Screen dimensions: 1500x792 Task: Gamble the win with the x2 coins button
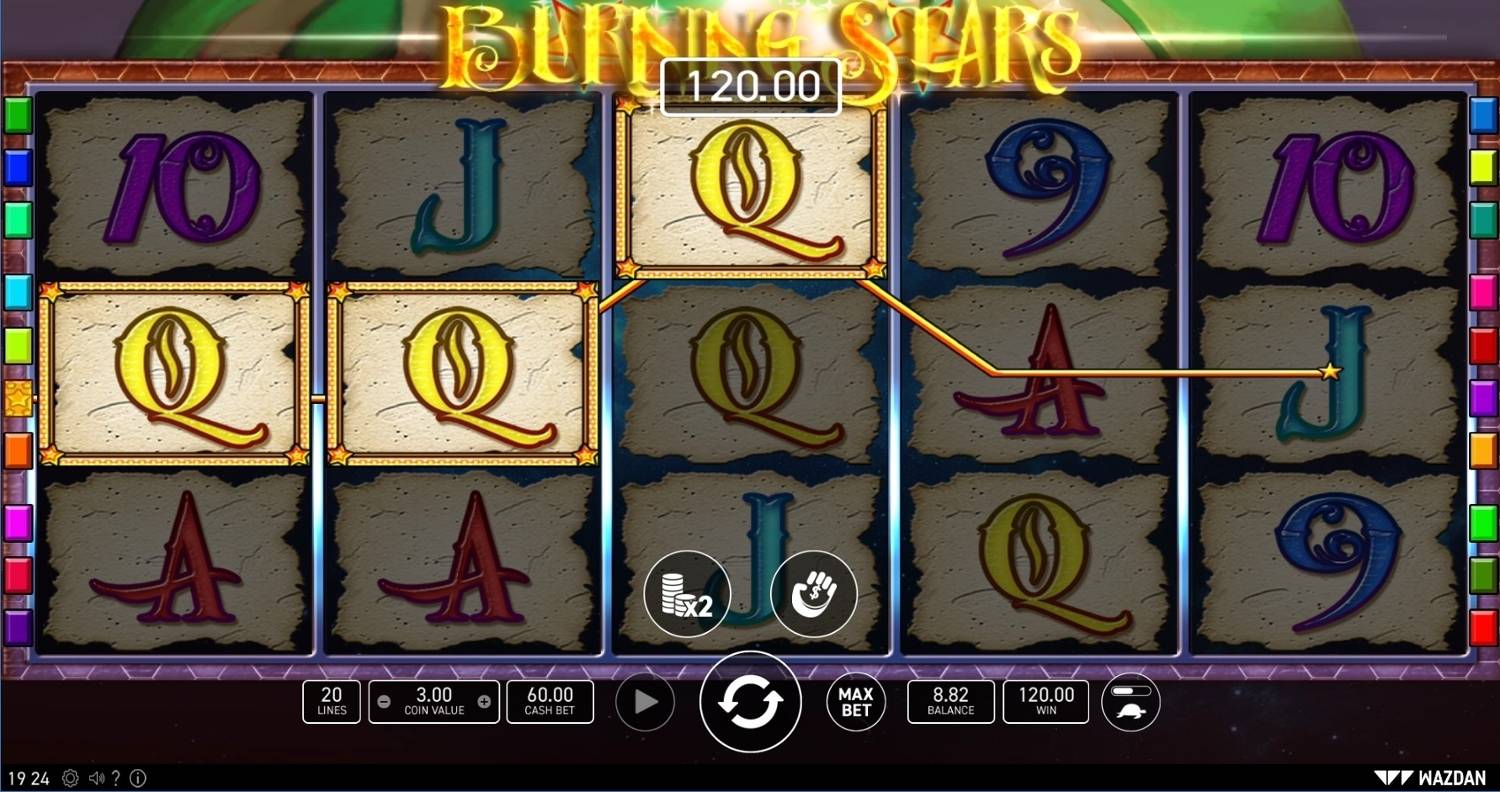click(x=687, y=594)
